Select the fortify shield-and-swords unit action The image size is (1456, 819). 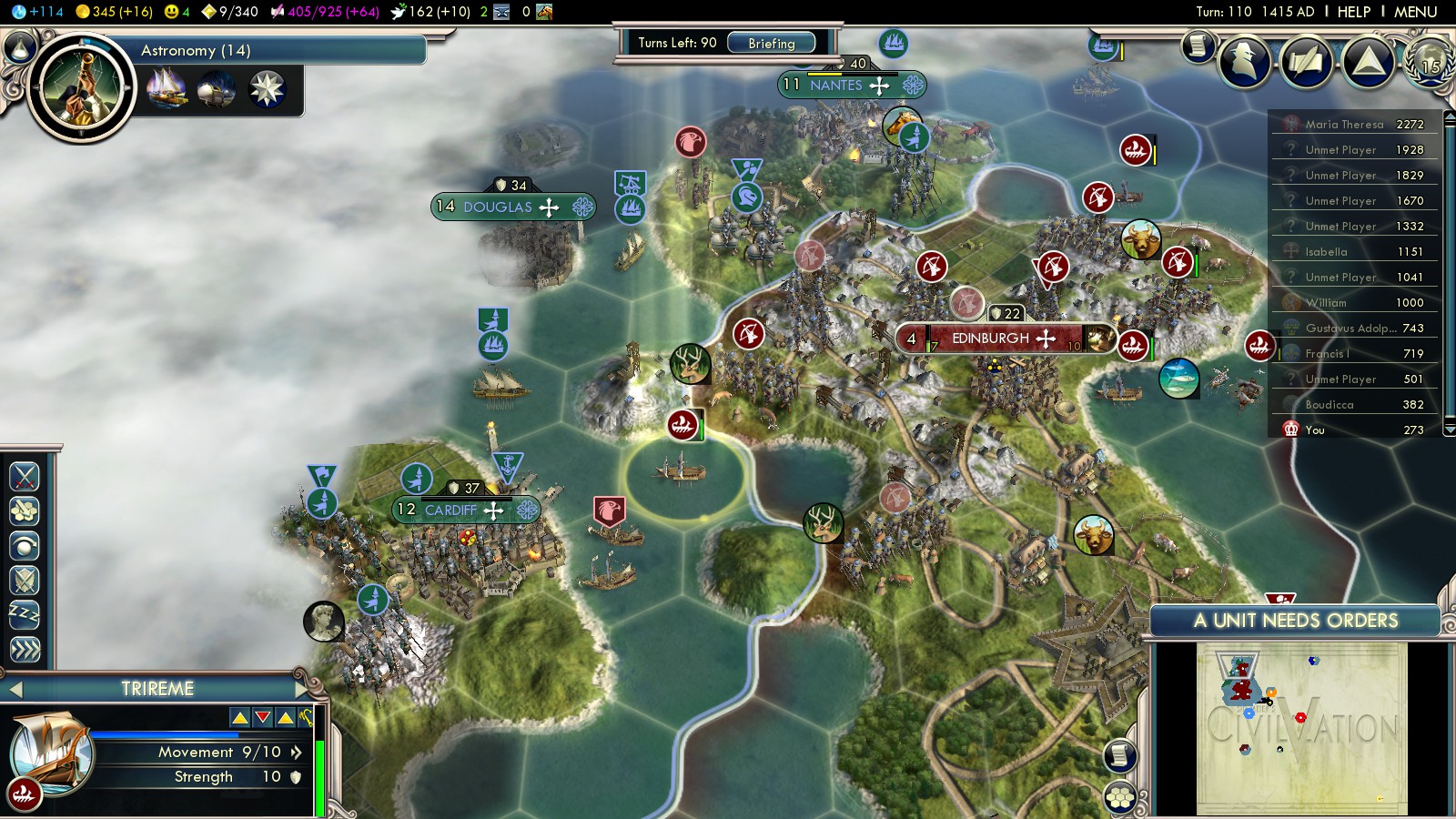[x=25, y=581]
